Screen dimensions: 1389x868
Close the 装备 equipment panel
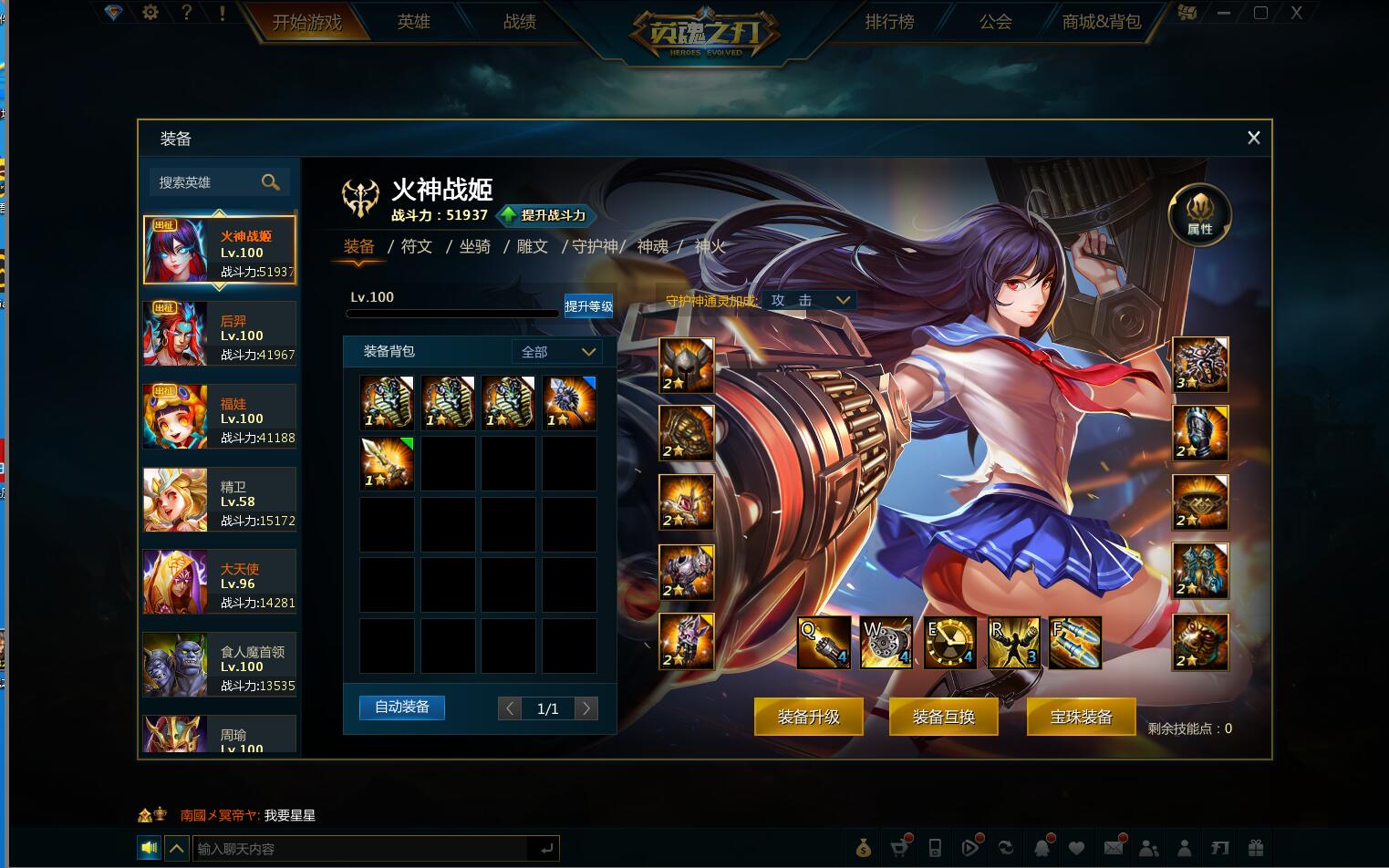click(x=1253, y=138)
